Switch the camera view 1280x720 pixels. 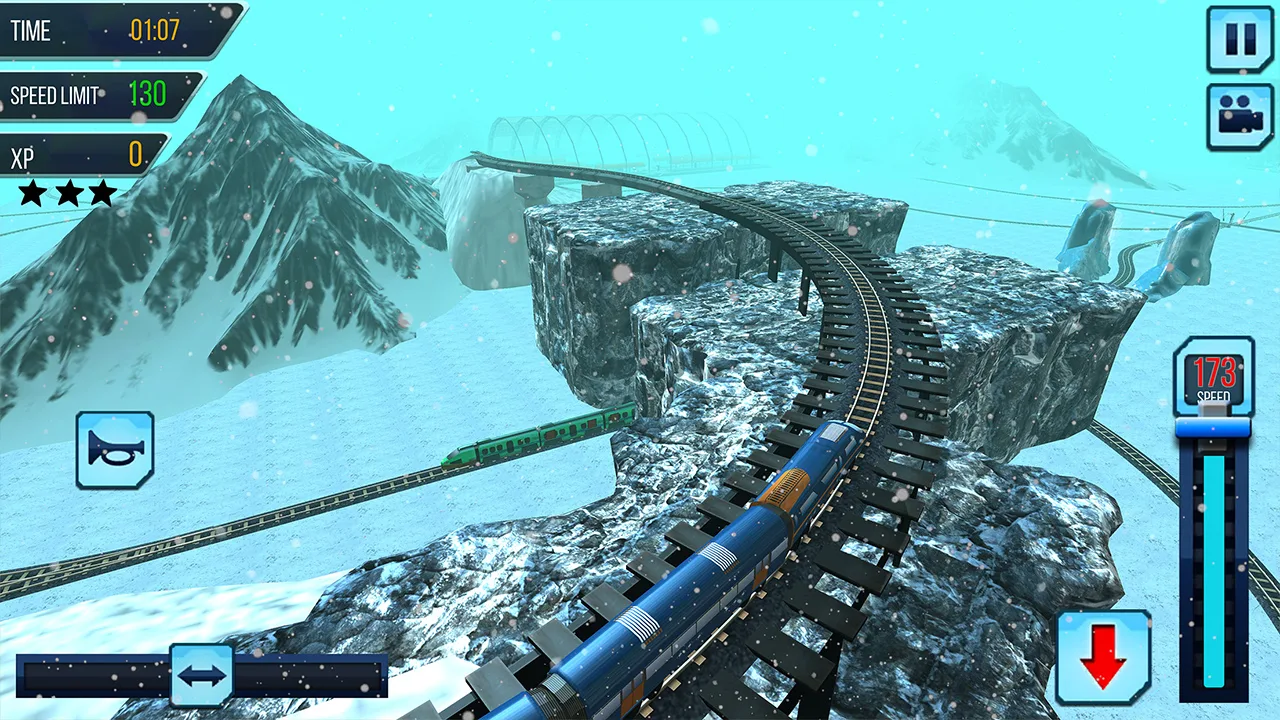(1240, 117)
